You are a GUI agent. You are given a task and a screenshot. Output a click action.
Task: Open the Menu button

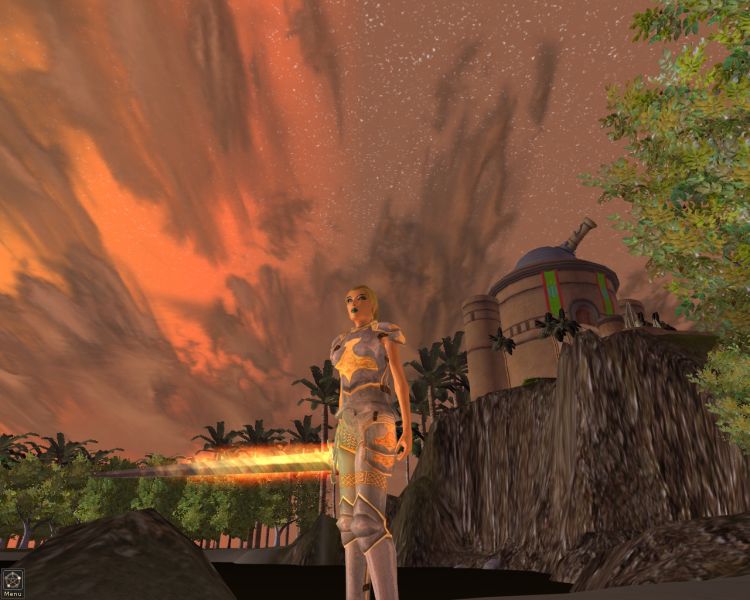(12, 580)
